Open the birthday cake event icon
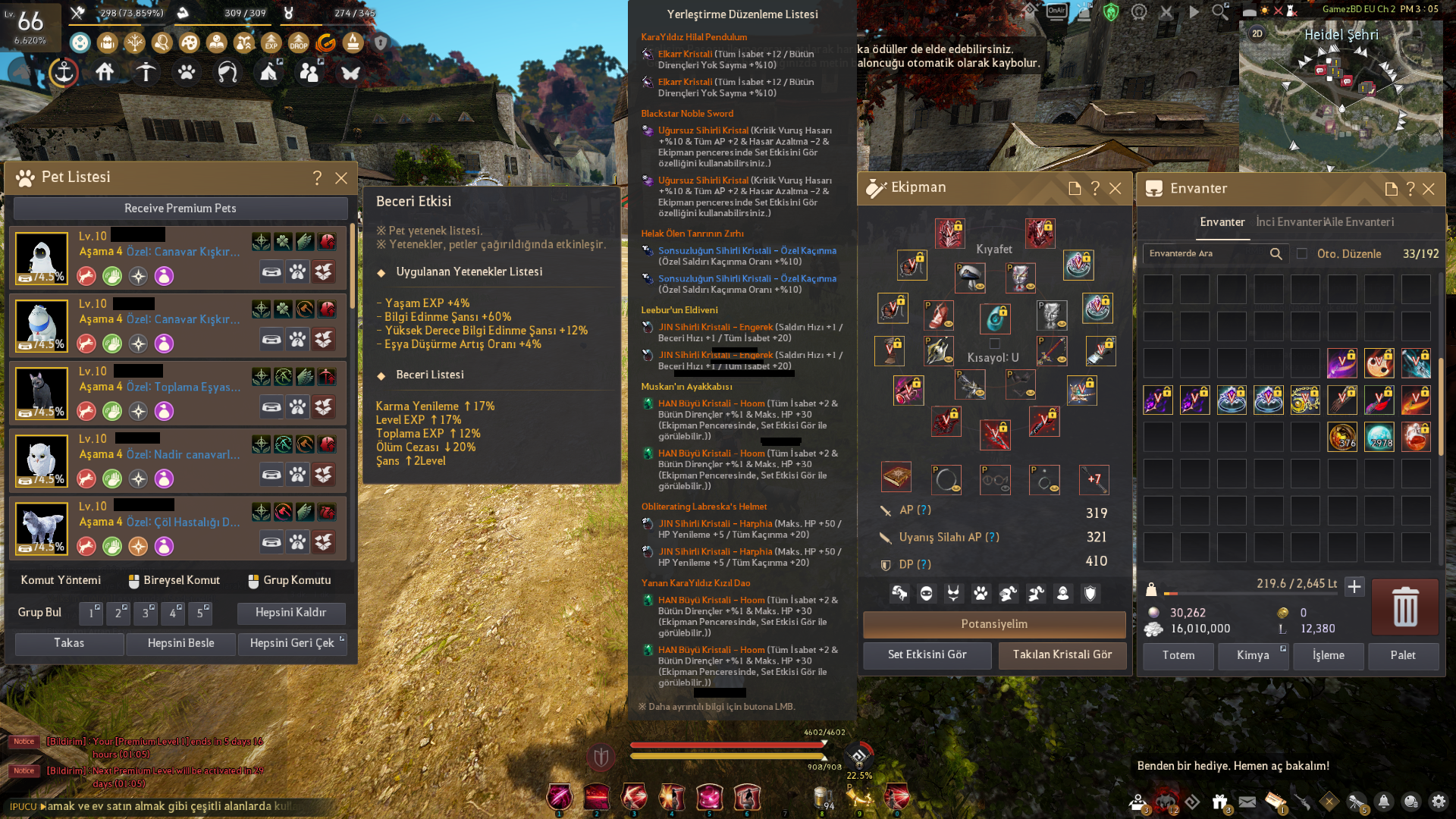 coord(354,43)
